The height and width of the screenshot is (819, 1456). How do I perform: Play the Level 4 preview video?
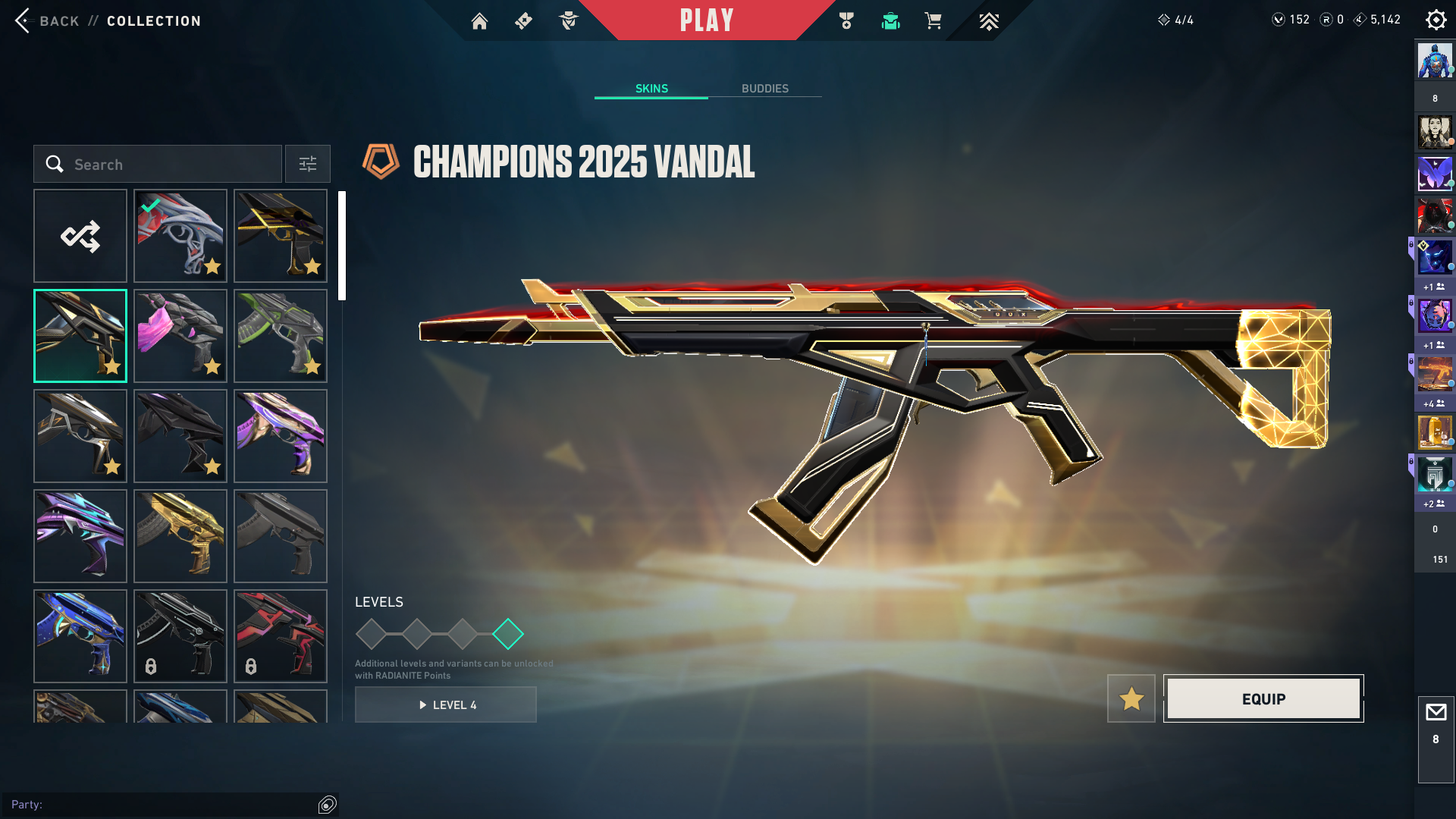click(x=446, y=704)
